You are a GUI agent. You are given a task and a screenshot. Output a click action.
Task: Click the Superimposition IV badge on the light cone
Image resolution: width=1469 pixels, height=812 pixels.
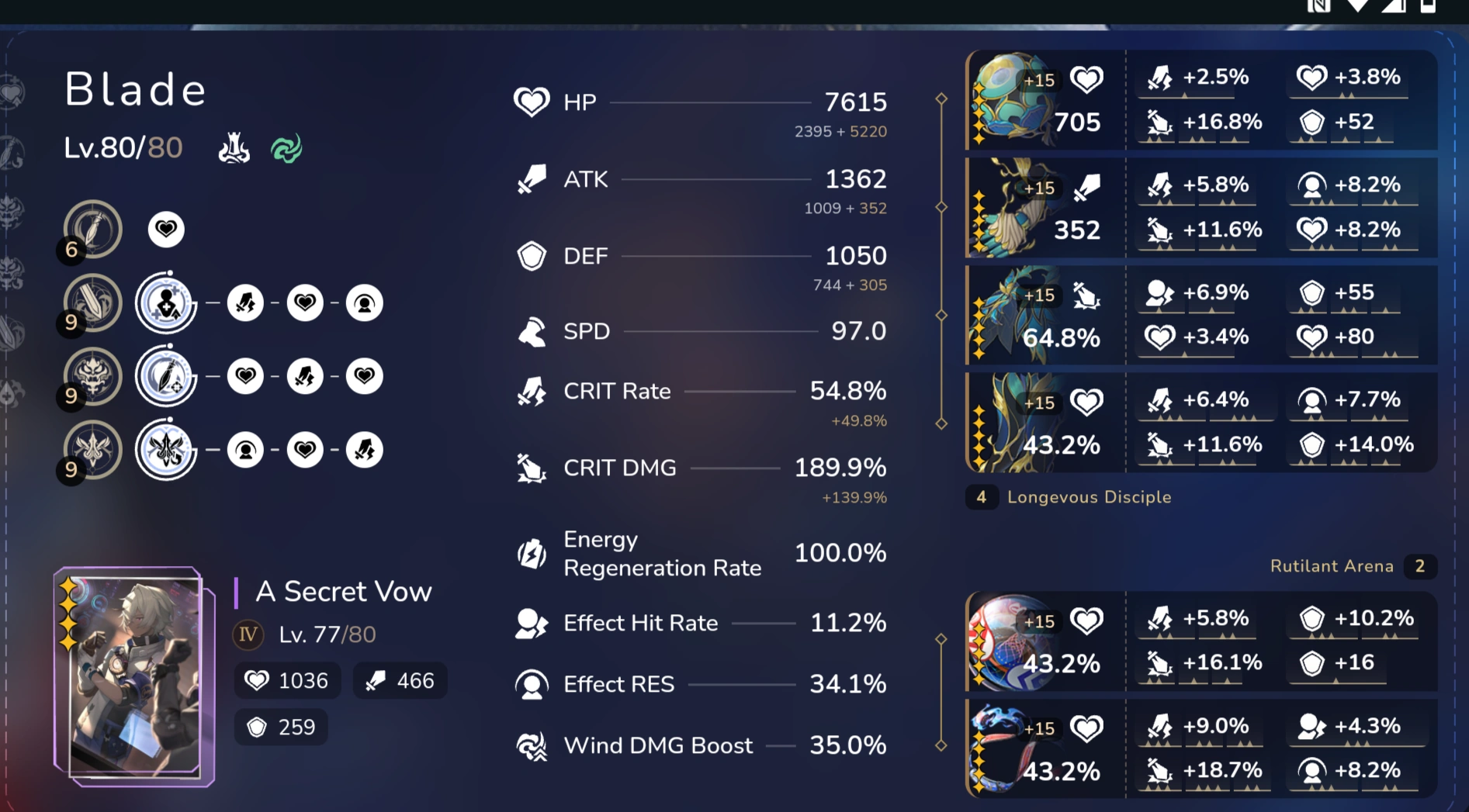(x=247, y=634)
